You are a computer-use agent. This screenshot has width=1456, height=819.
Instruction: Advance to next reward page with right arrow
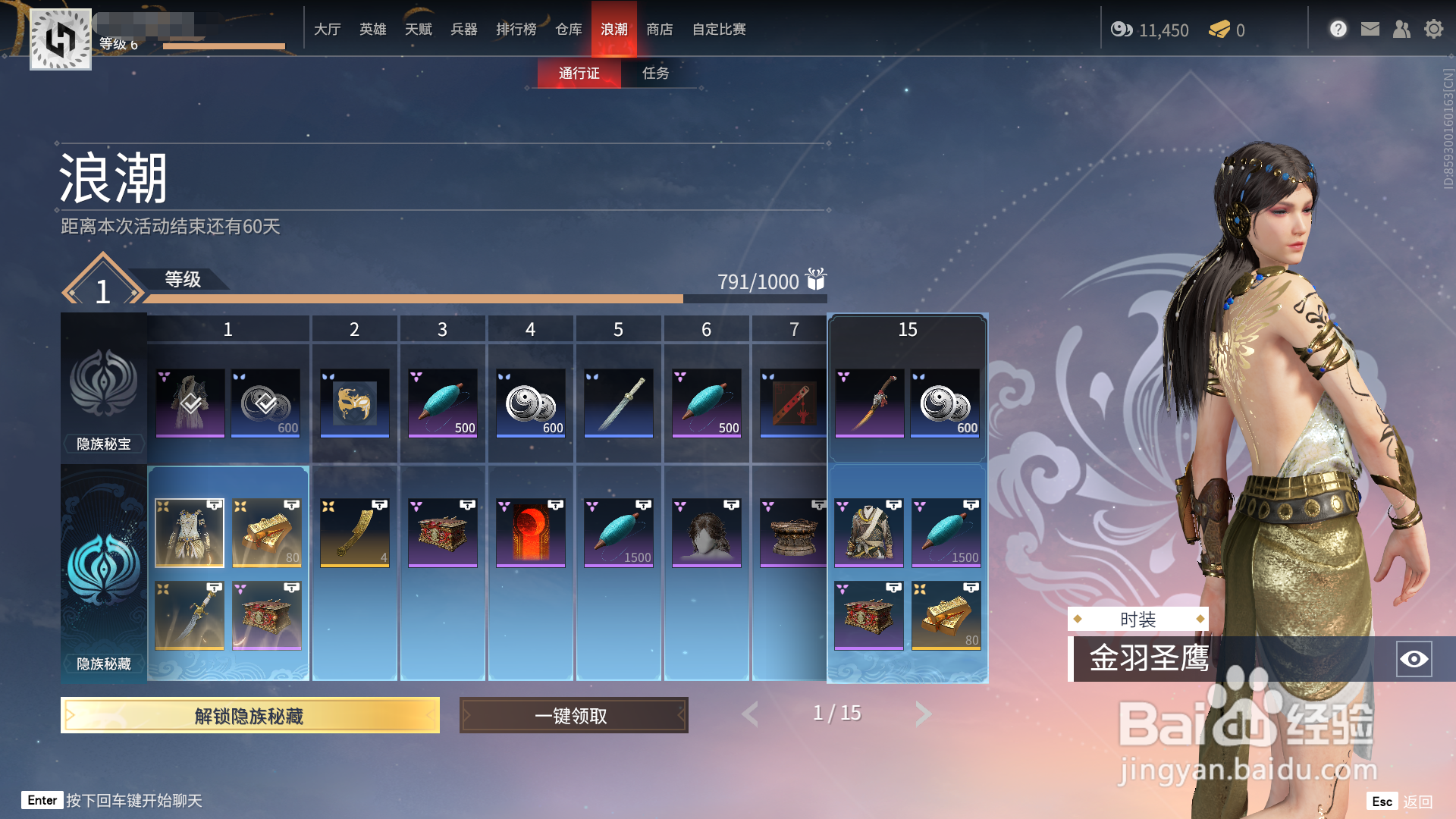[923, 714]
